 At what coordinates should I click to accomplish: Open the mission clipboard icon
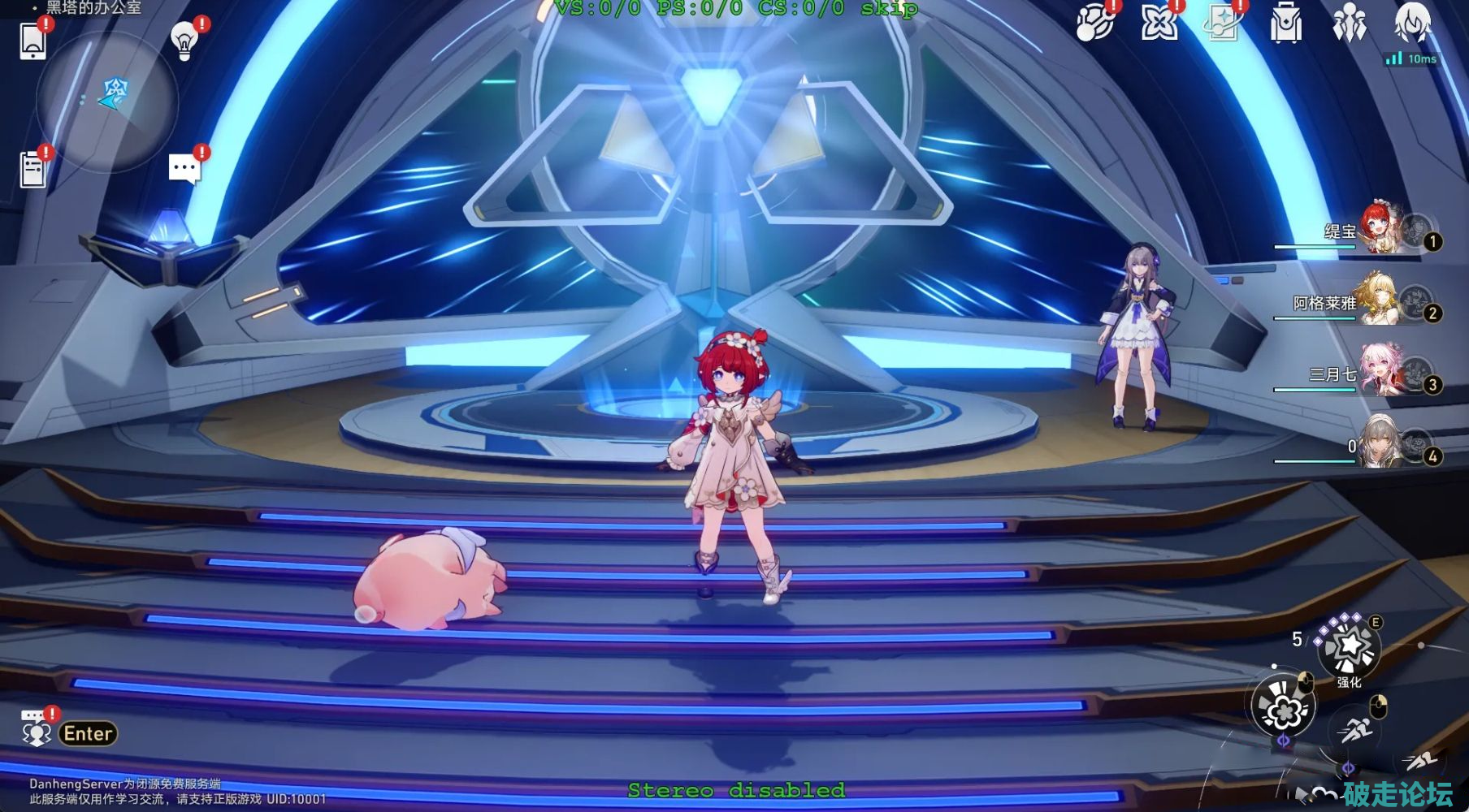[32, 169]
